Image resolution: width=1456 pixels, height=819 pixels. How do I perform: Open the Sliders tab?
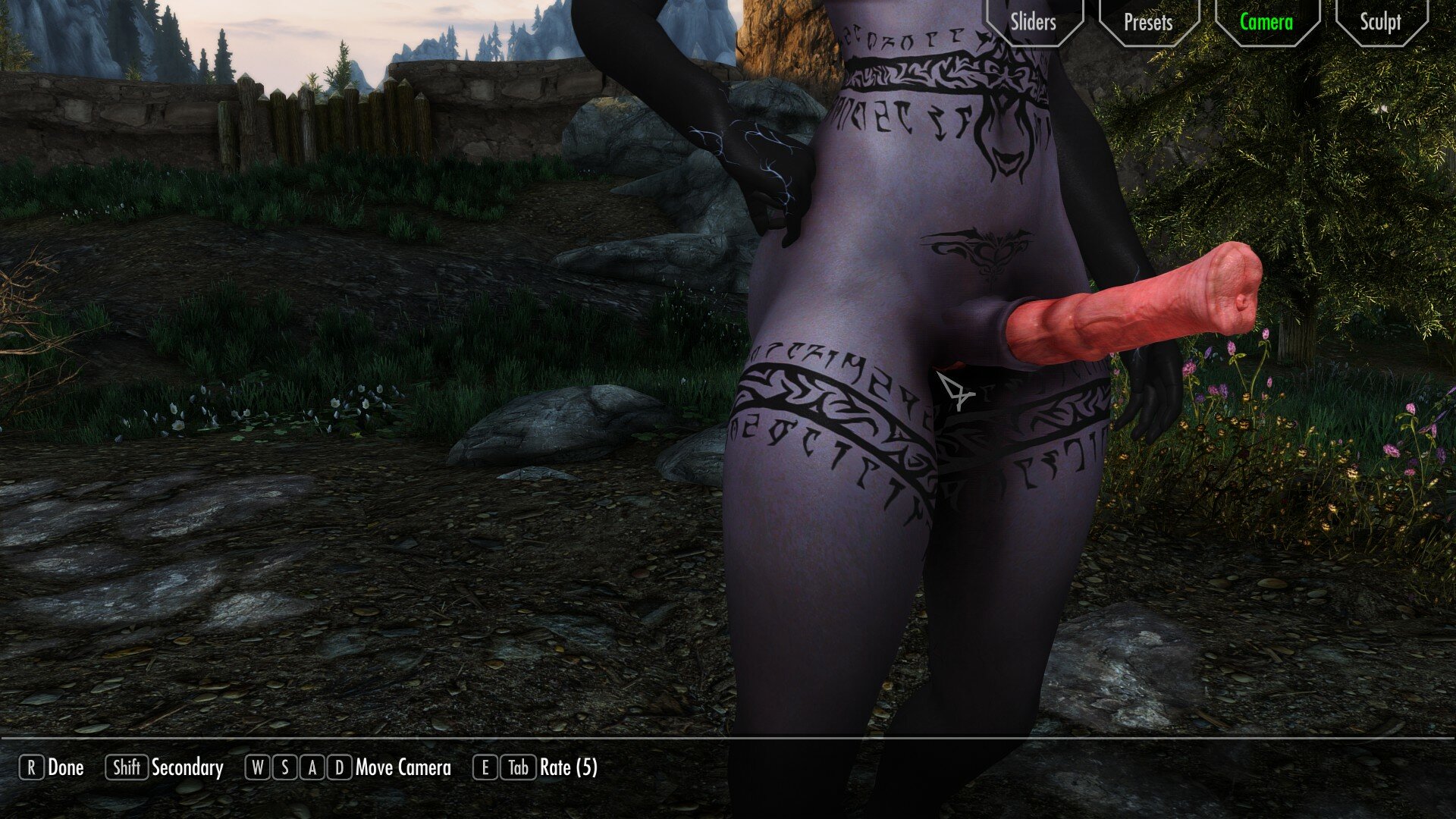[1033, 22]
